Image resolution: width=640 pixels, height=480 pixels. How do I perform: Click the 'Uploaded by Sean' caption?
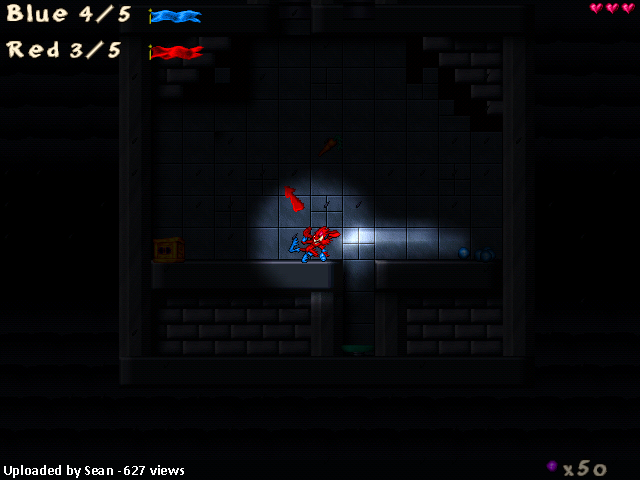94,470
